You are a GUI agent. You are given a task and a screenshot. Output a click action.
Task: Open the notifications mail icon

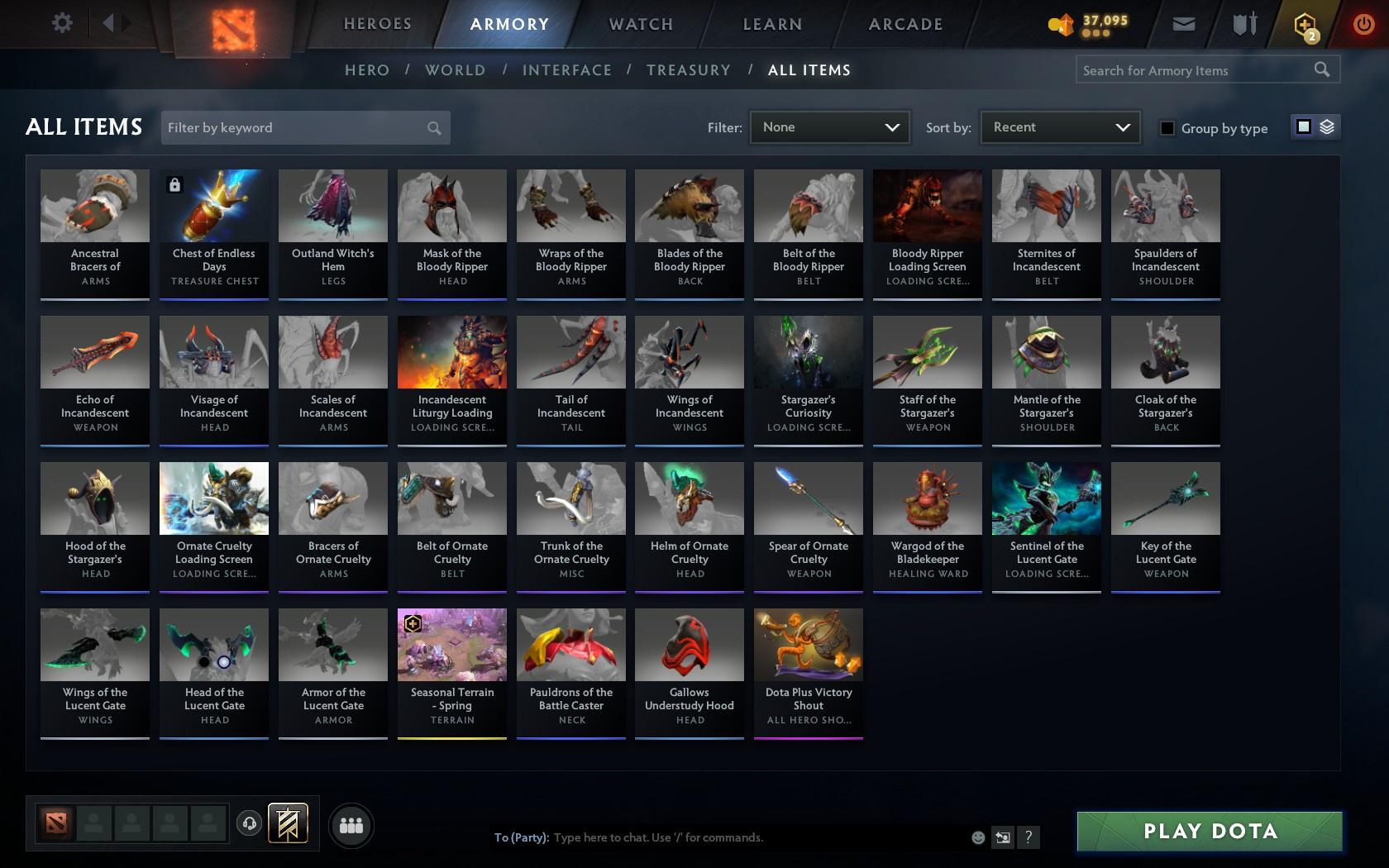(x=1182, y=23)
